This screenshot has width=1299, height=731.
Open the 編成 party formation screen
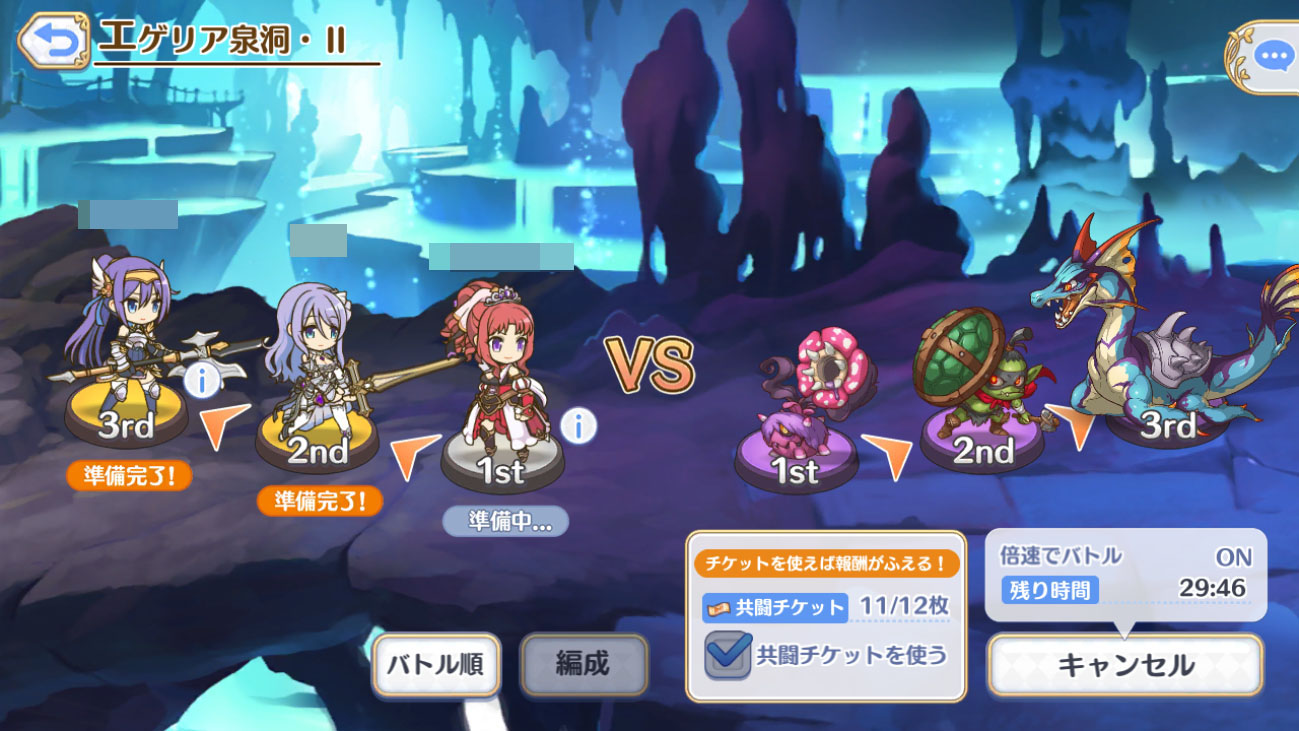click(x=583, y=664)
